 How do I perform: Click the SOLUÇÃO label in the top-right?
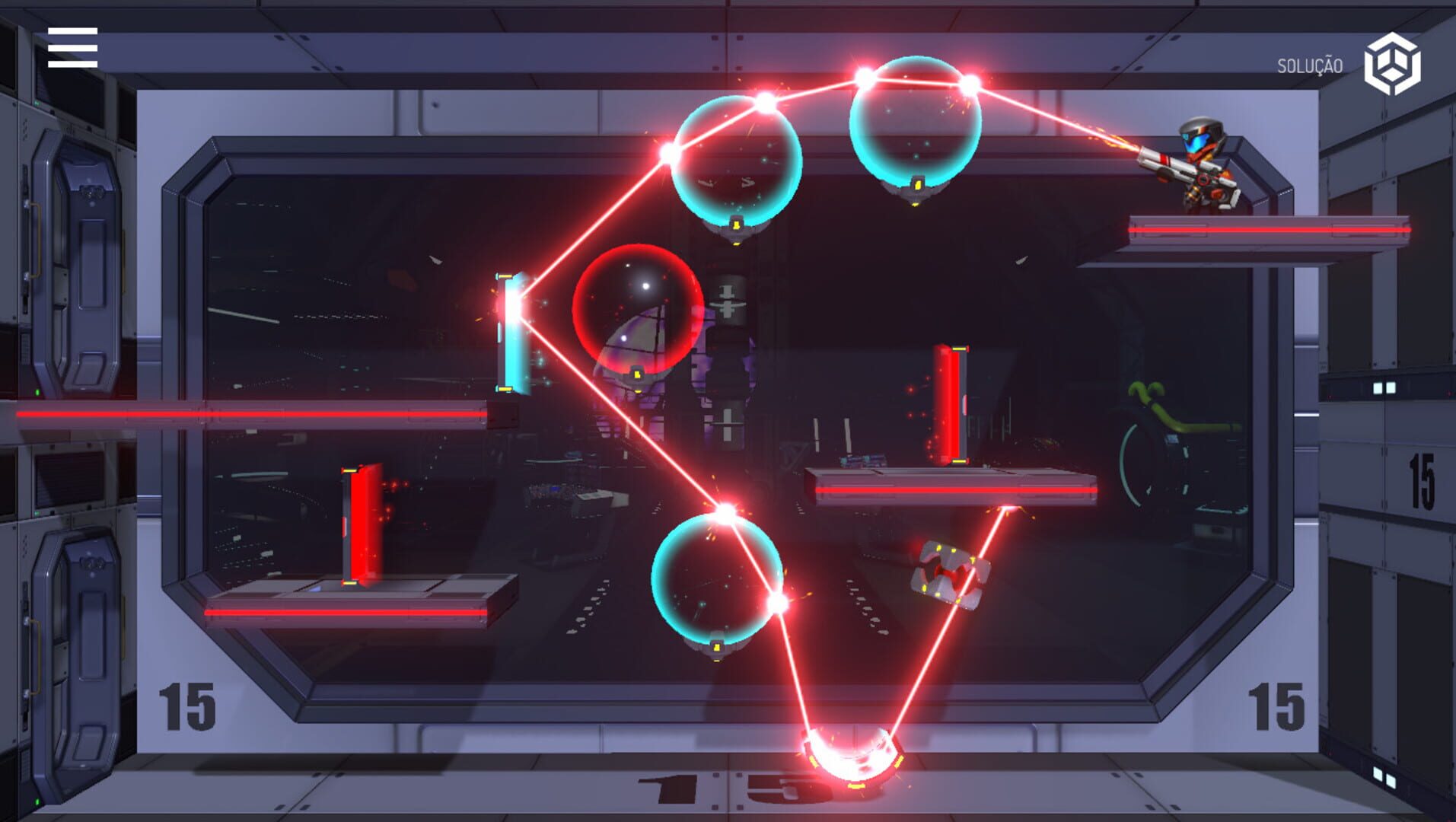[1311, 65]
